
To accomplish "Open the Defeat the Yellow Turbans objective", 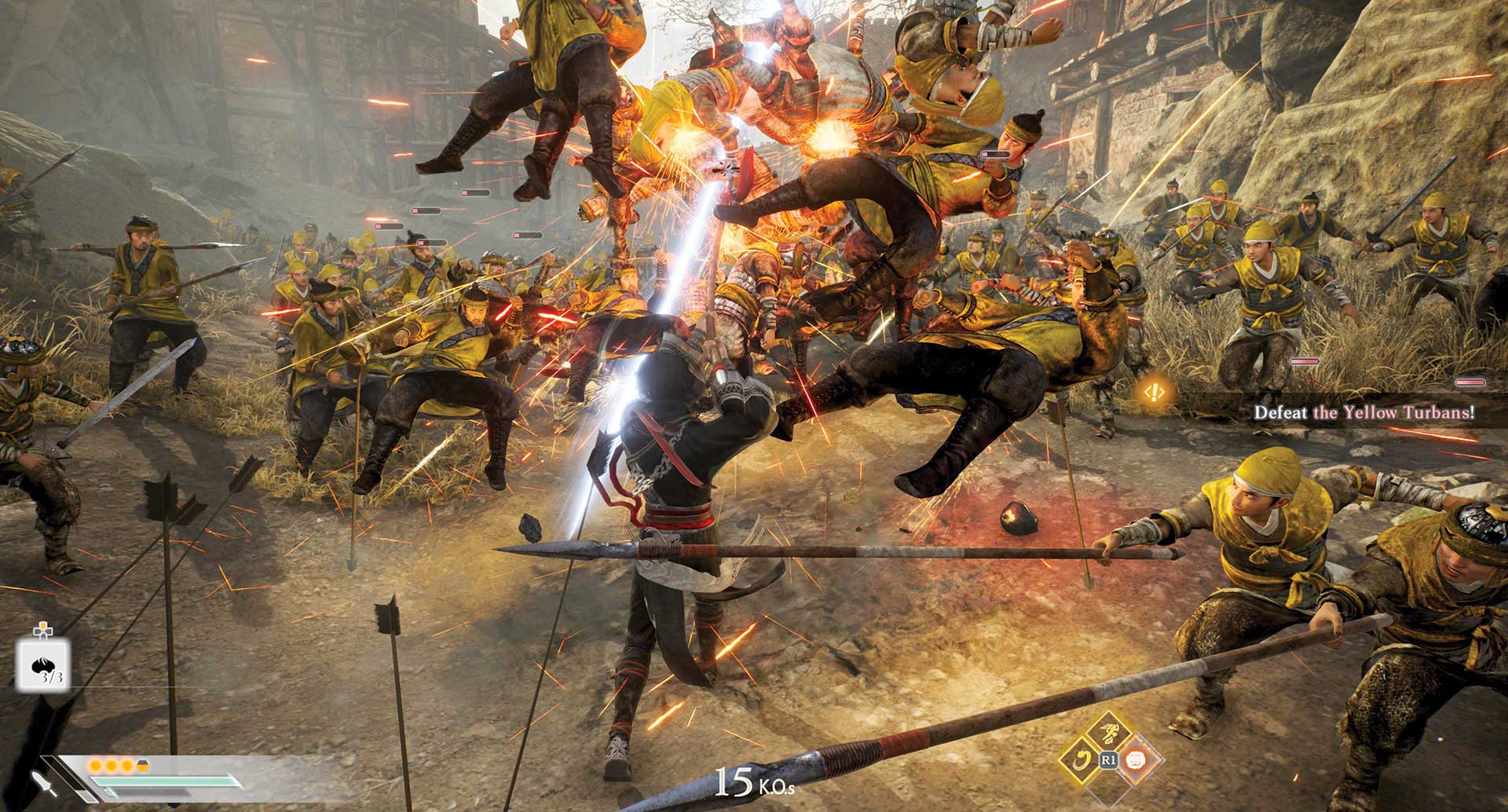I will point(1363,412).
